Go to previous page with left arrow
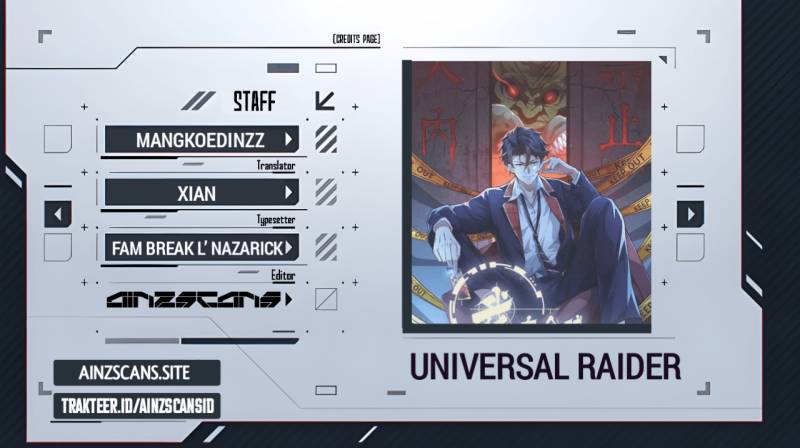 [x=58, y=214]
